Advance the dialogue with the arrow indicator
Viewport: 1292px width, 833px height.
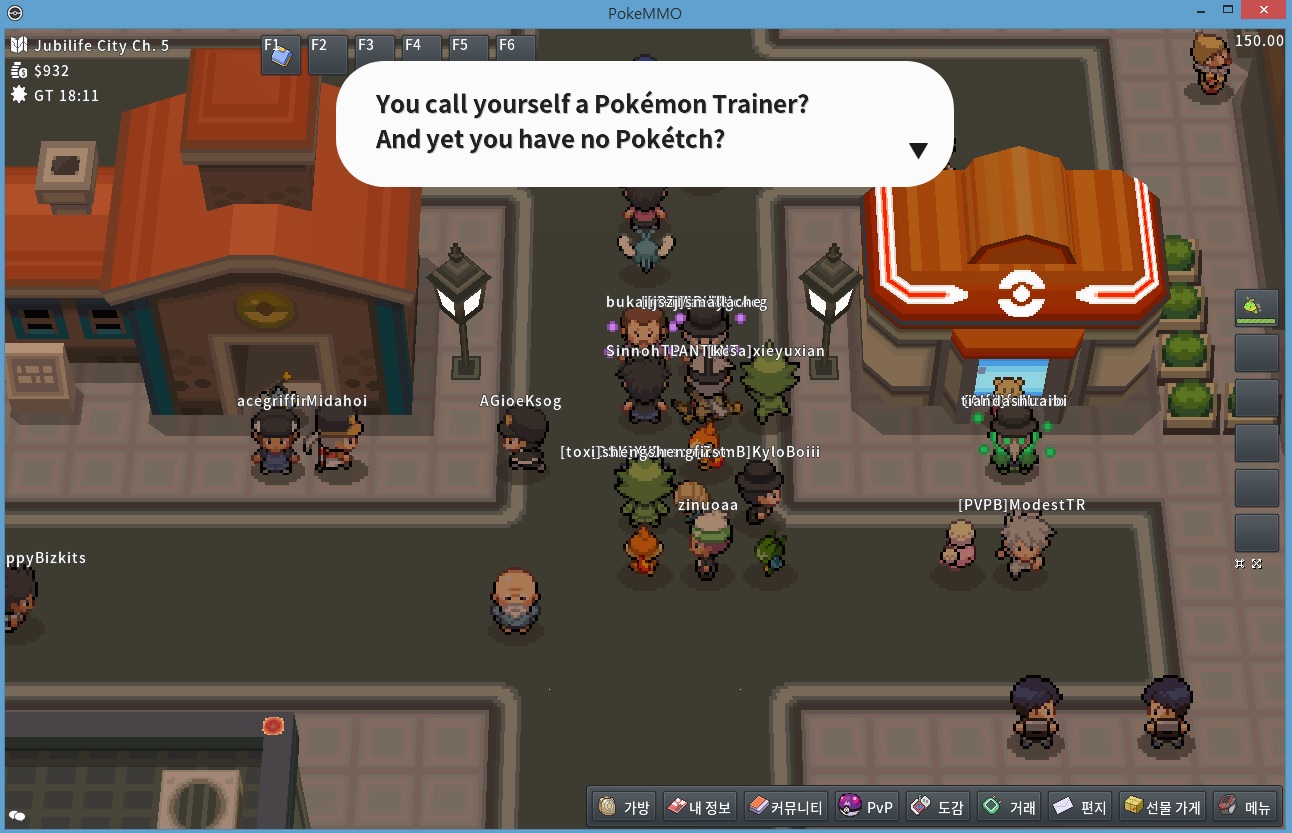[918, 151]
